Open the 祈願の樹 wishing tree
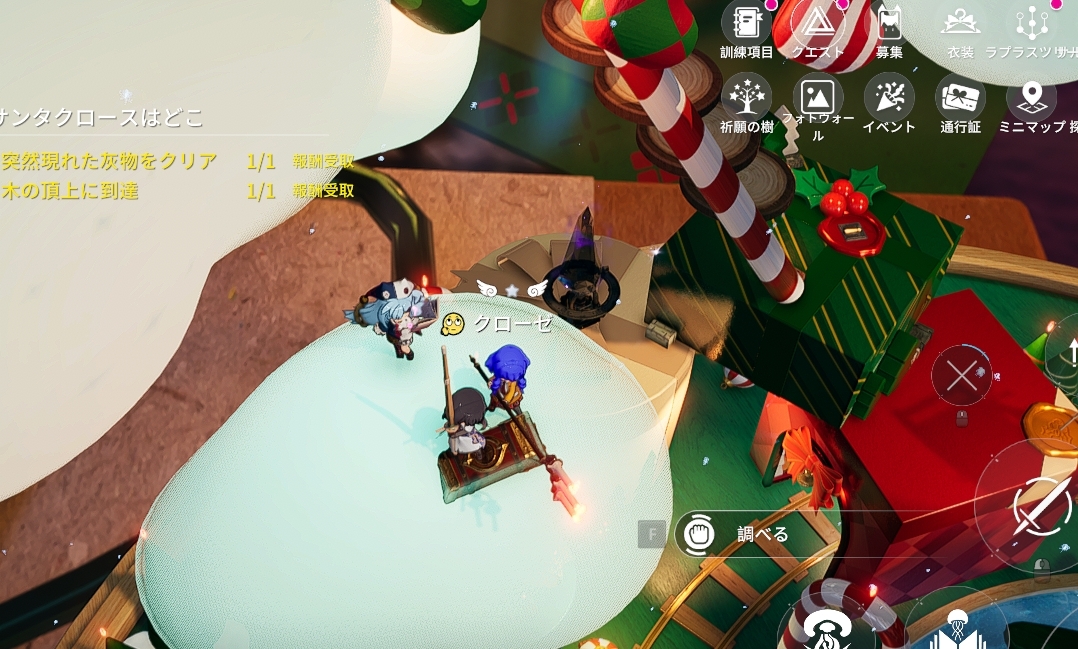The width and height of the screenshot is (1078, 649). pos(746,97)
